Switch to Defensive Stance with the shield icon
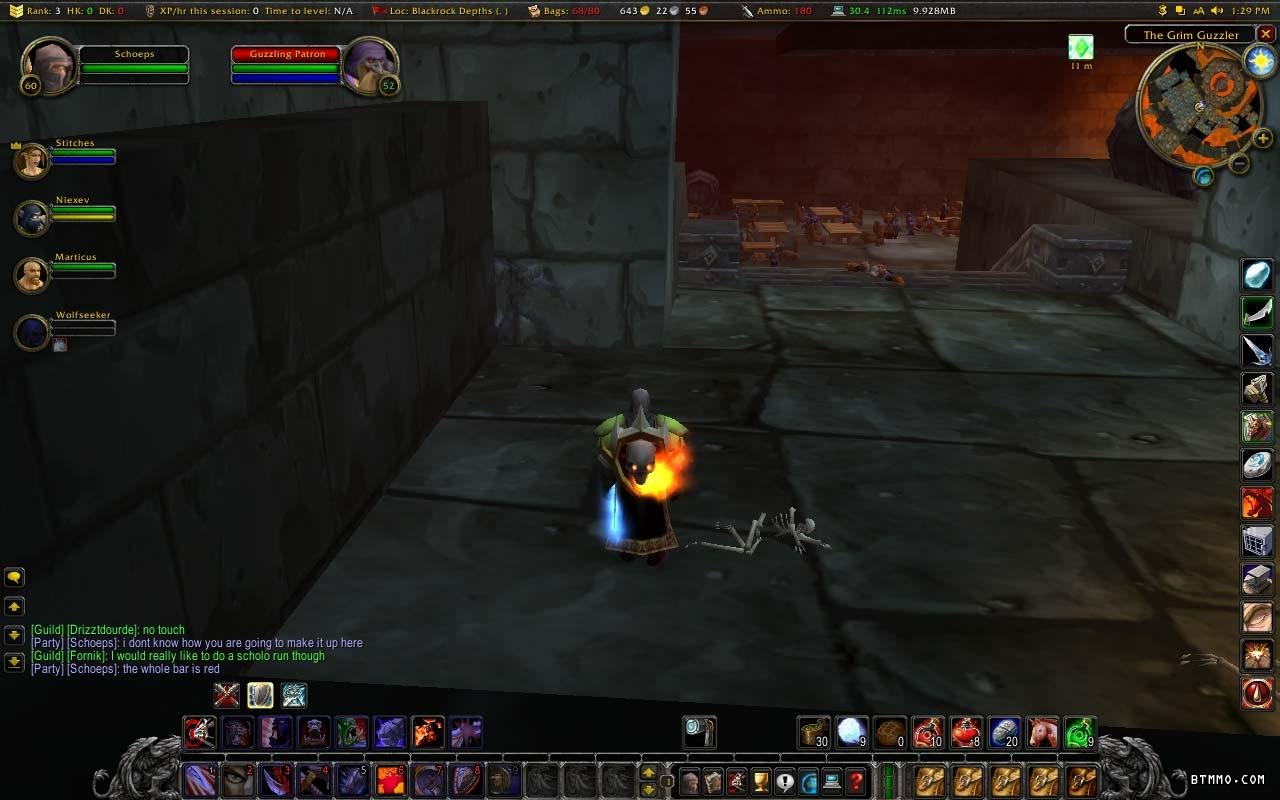Image resolution: width=1280 pixels, height=800 pixels. (260, 694)
